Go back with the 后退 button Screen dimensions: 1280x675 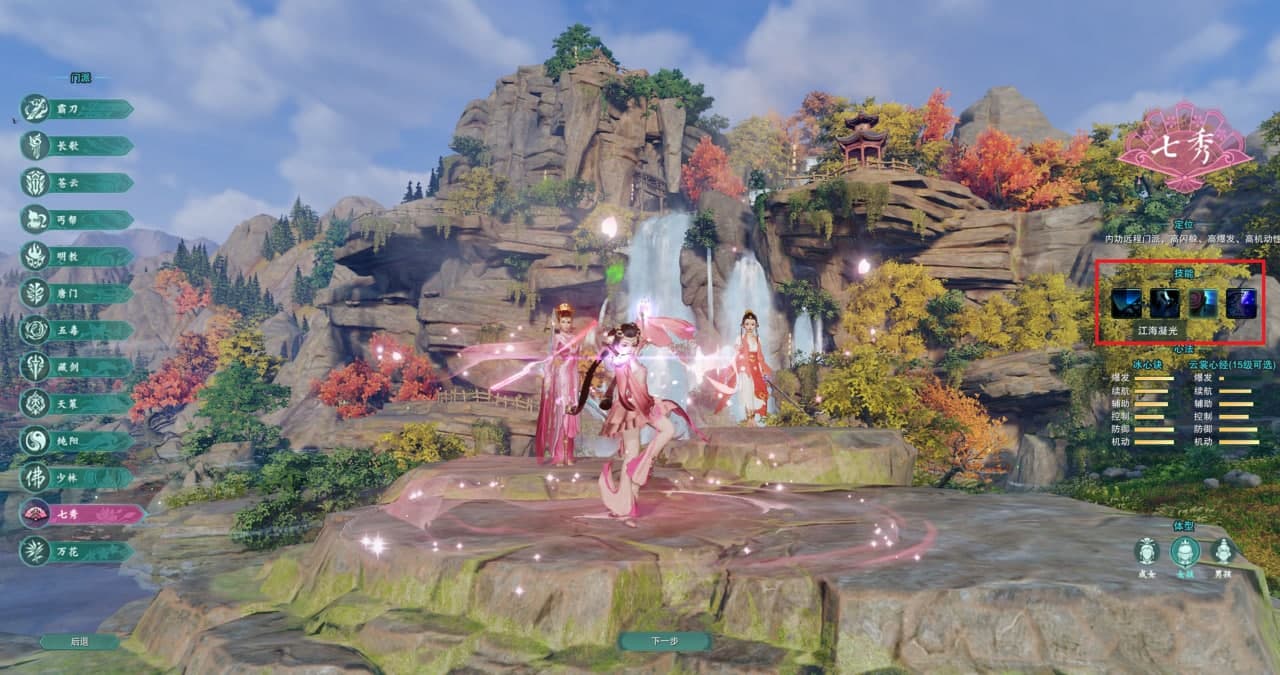[79, 642]
